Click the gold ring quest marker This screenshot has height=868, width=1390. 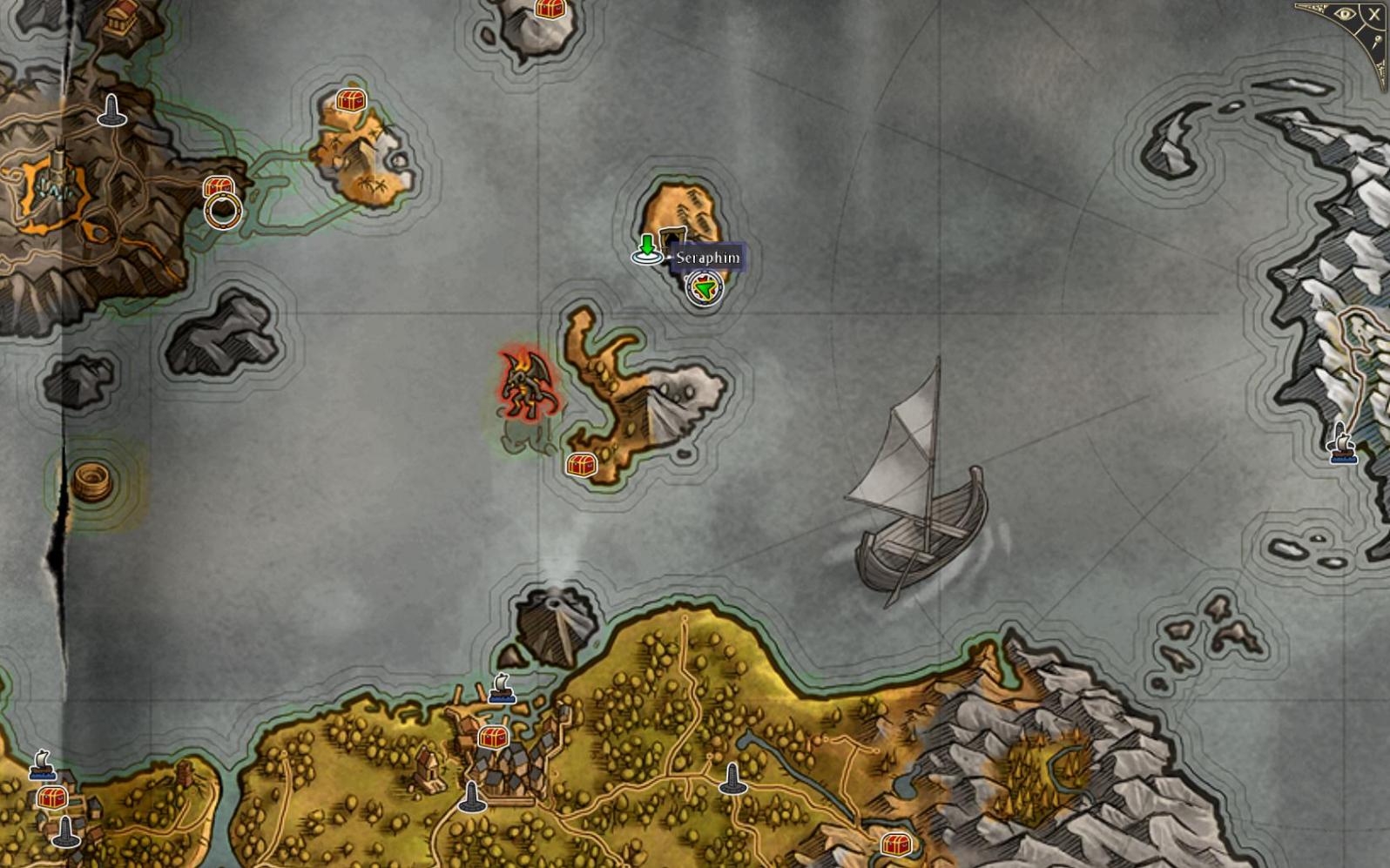pyautogui.click(x=223, y=211)
